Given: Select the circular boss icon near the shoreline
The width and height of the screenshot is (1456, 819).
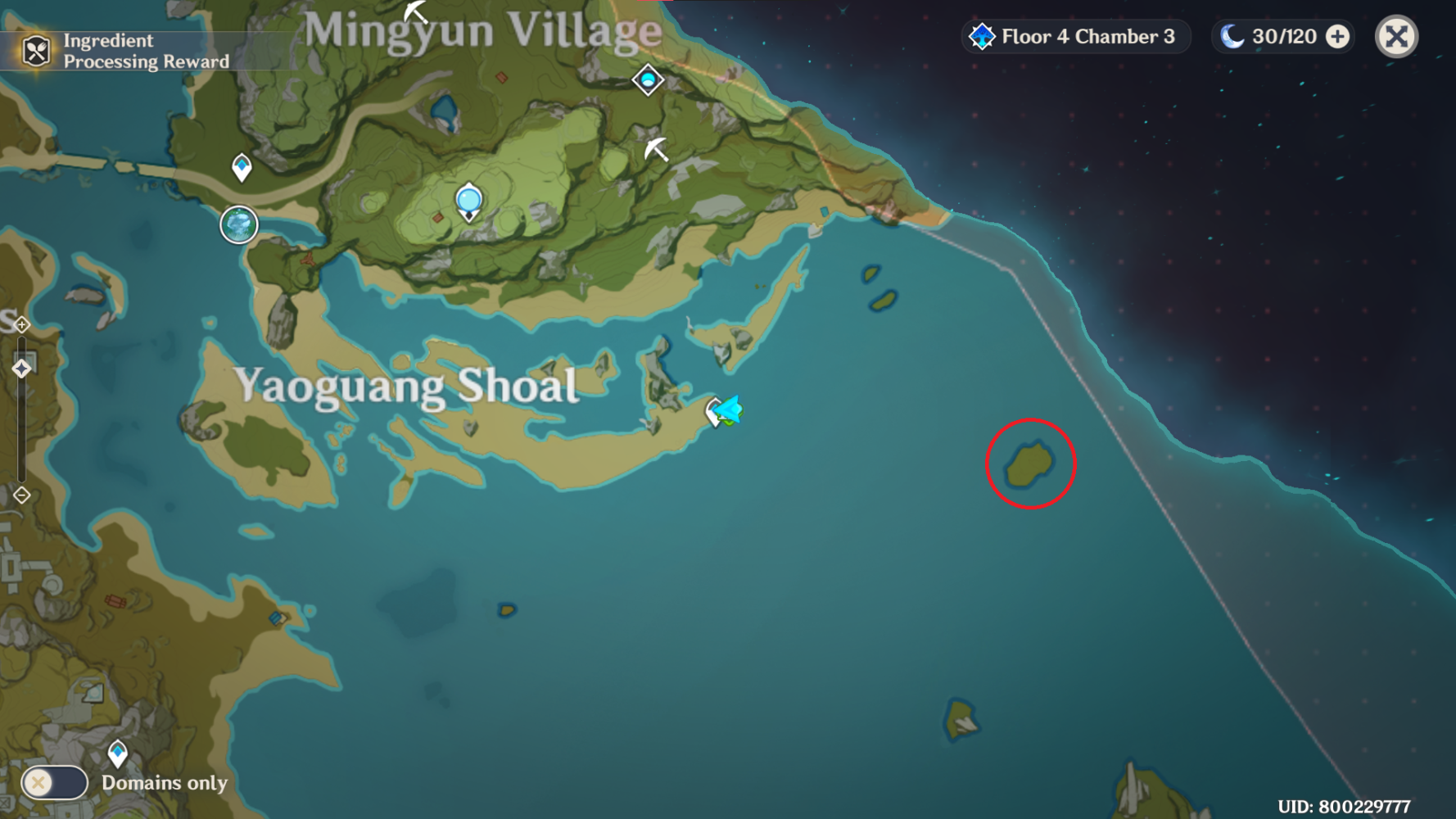Looking at the screenshot, I should [237, 226].
